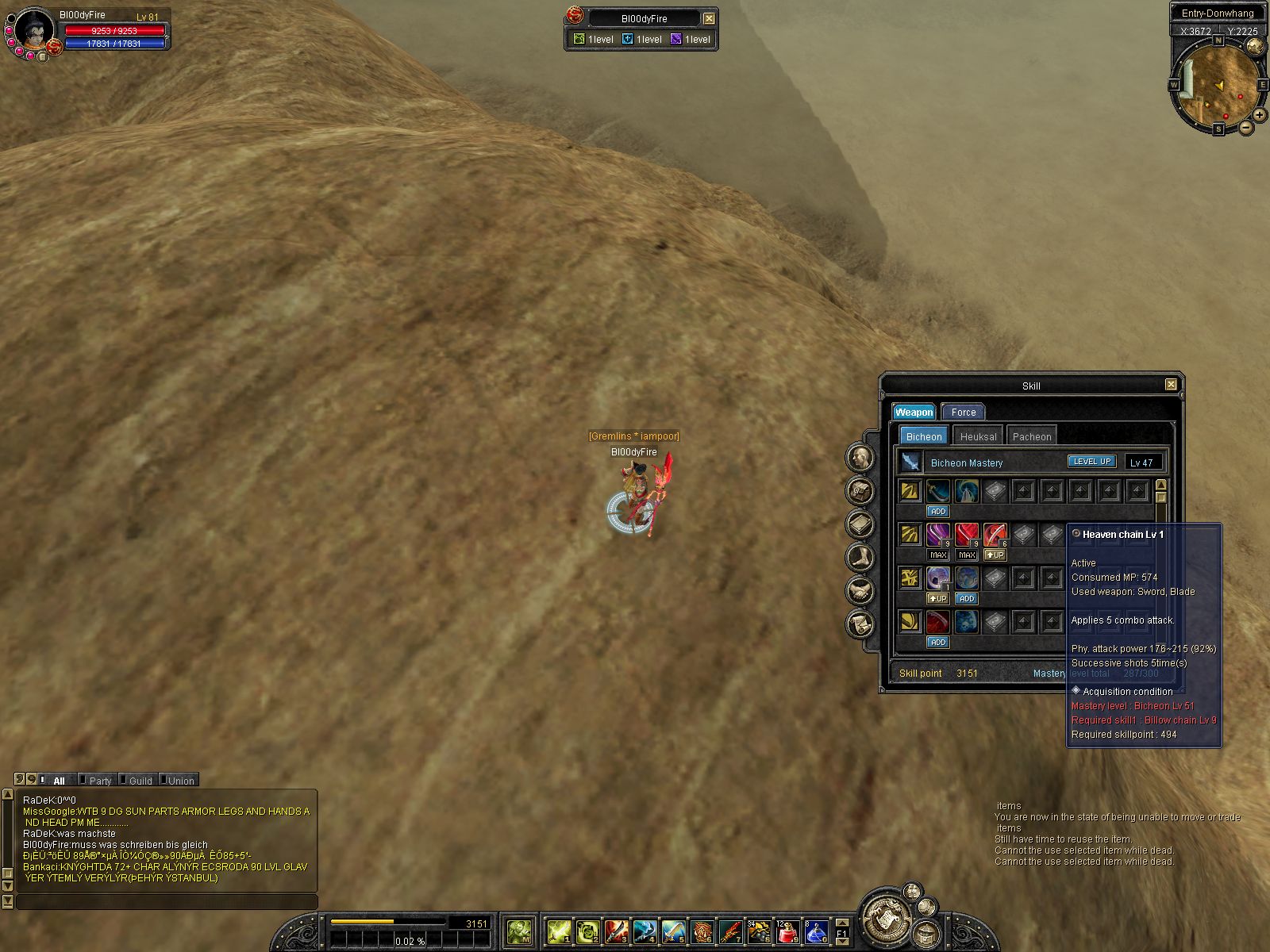Open the scroll side button of Skill window
Image resolution: width=1270 pixels, height=952 pixels.
[x=860, y=624]
